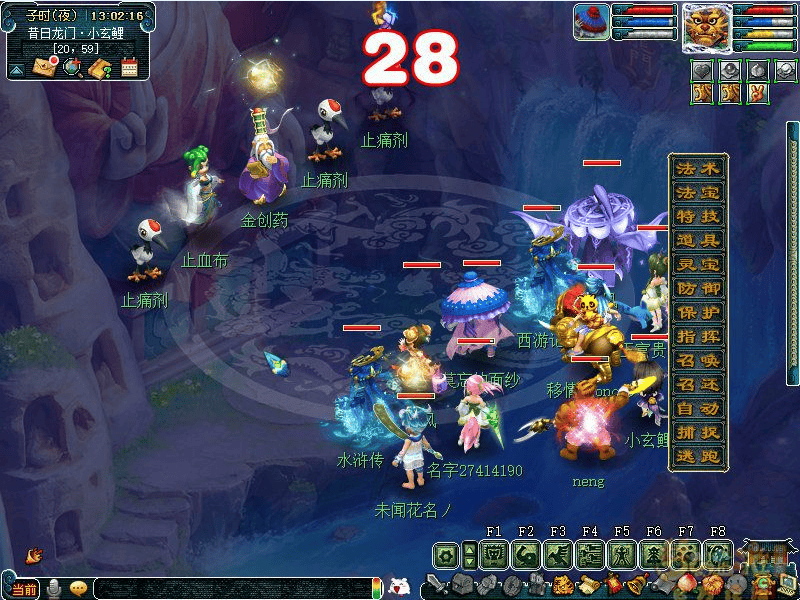Open the mail envelope icon
Screen dimensions: 800x600
tap(46, 68)
